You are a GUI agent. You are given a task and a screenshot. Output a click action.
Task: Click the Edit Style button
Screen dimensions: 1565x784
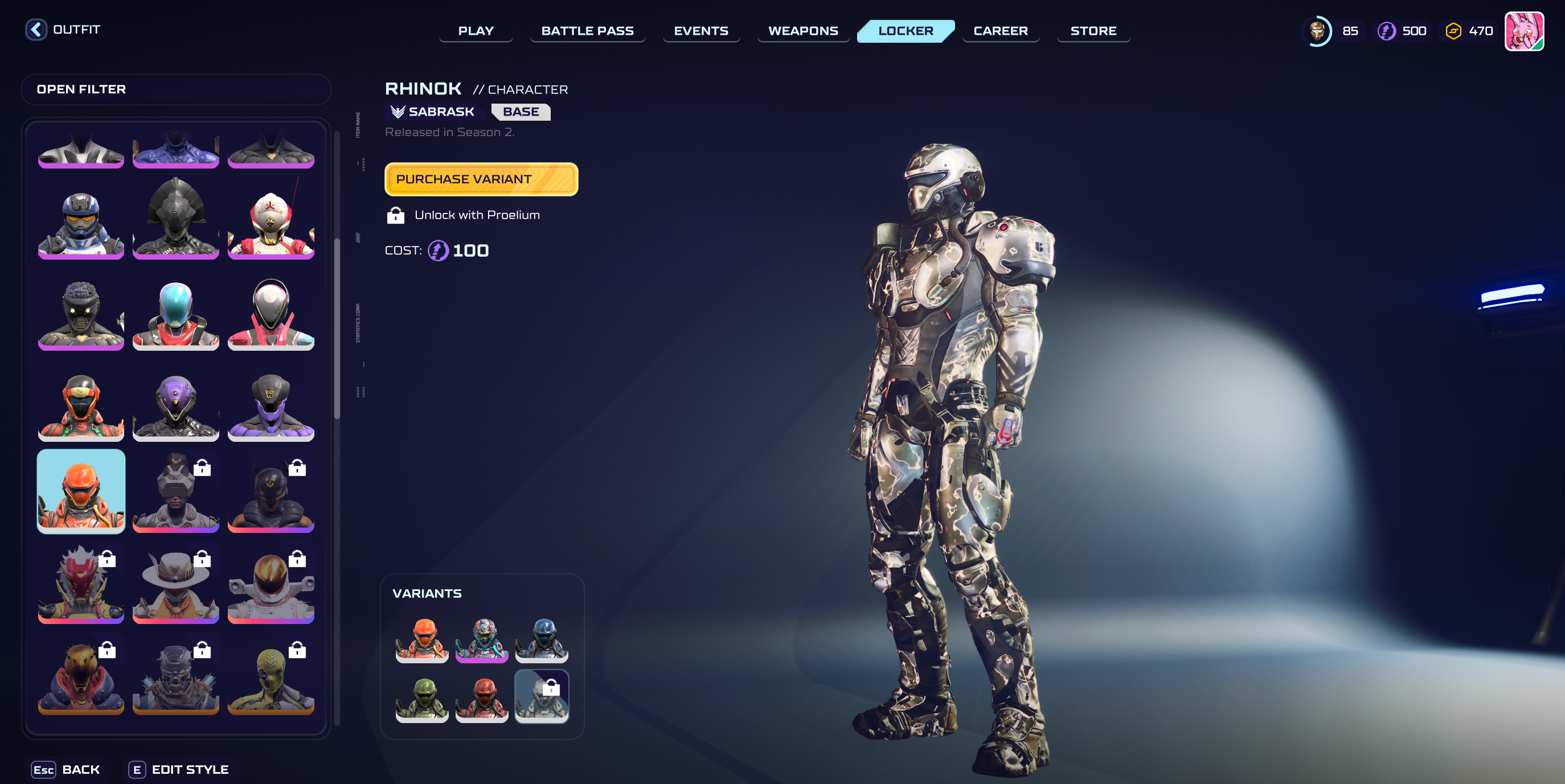pos(179,769)
